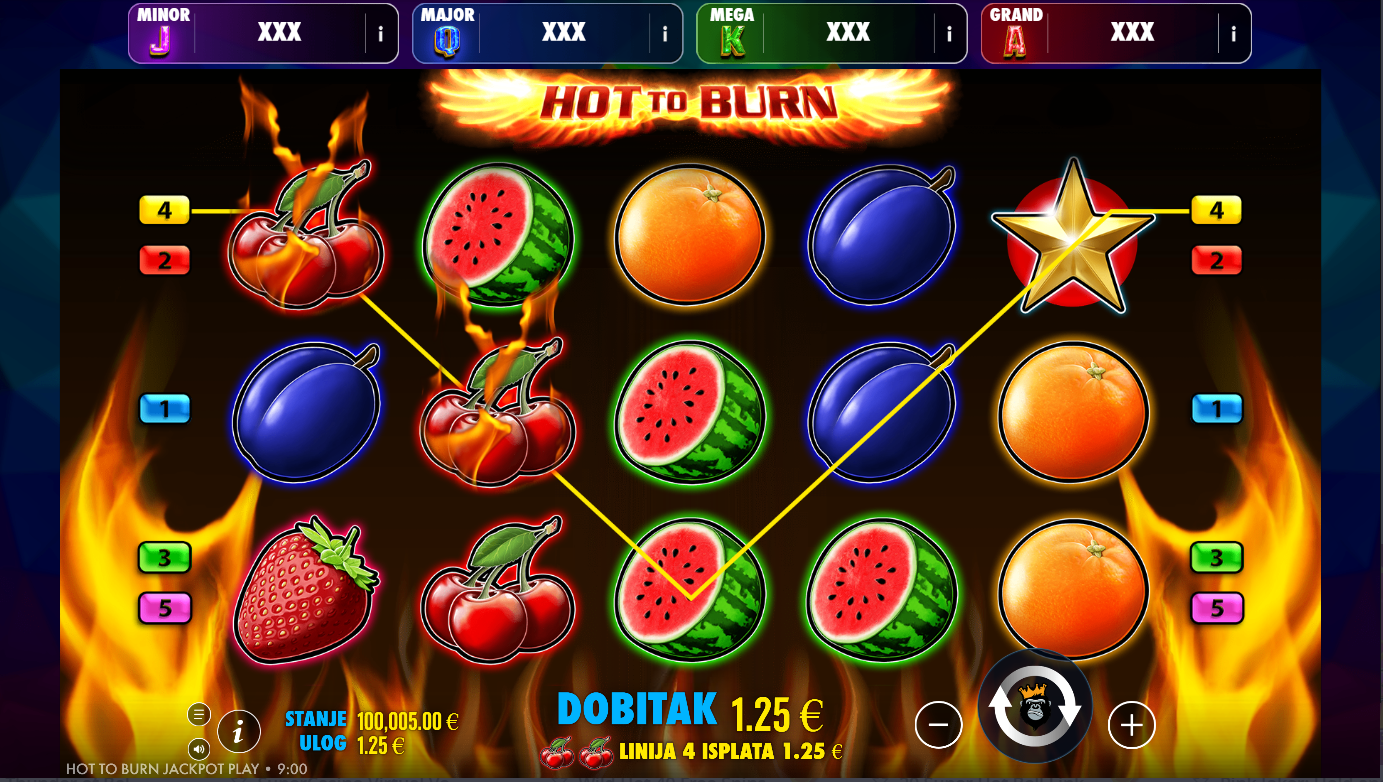Screen dimensions: 1383x782
Task: Decrease the bet with the minus button
Action: (938, 725)
